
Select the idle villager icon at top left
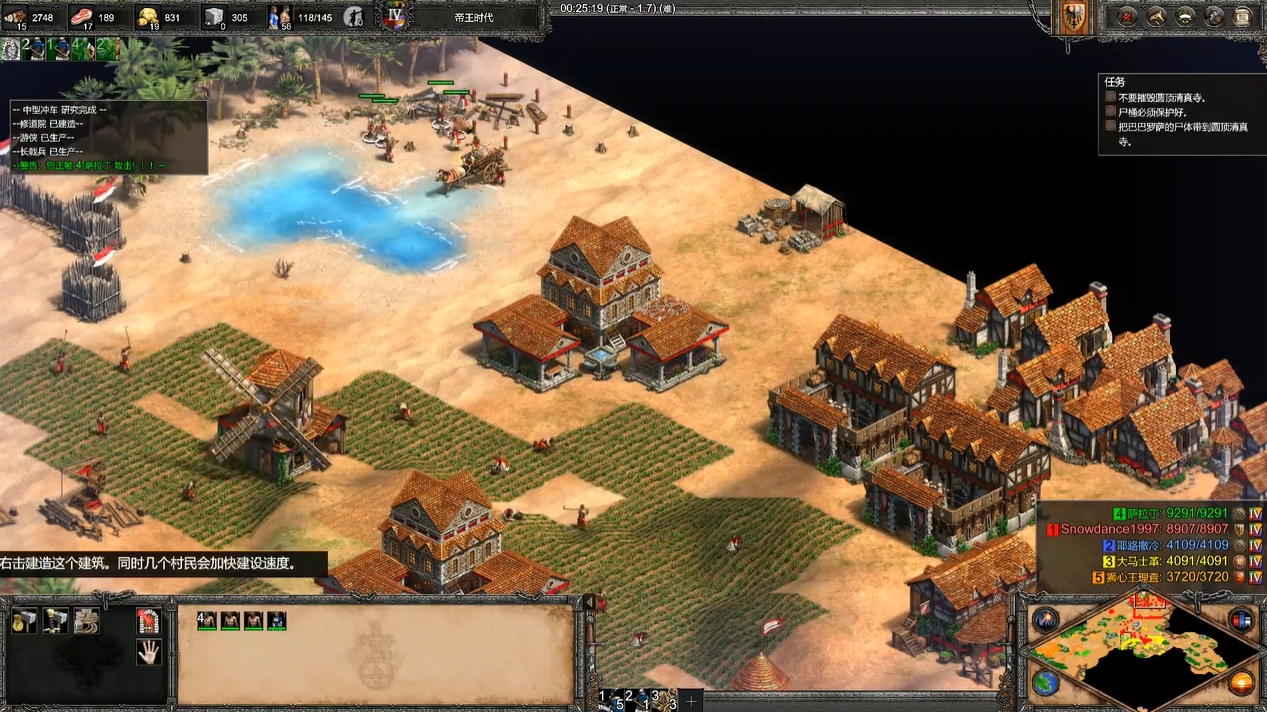[11, 49]
